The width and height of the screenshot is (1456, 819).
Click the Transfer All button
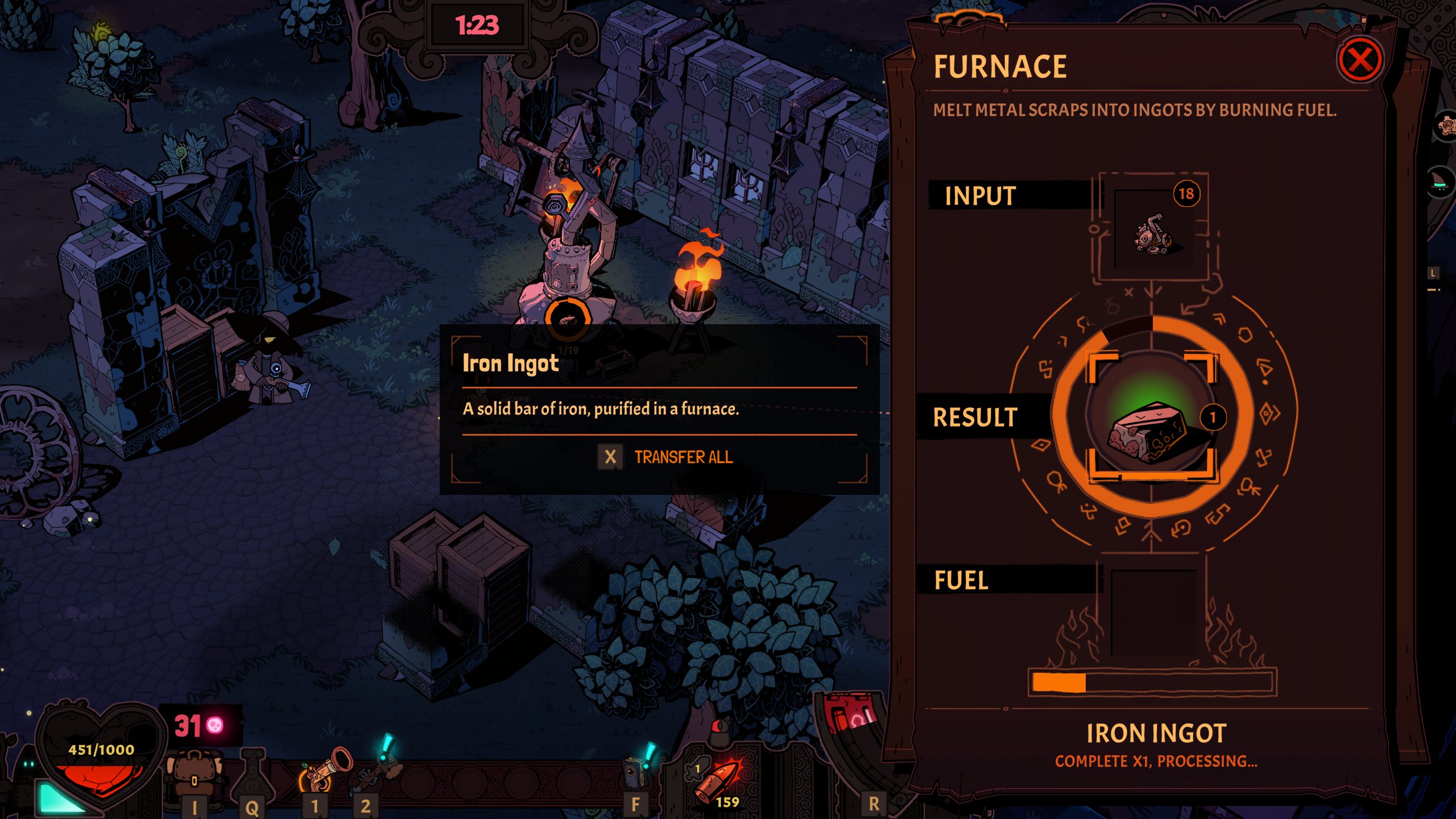coord(682,457)
